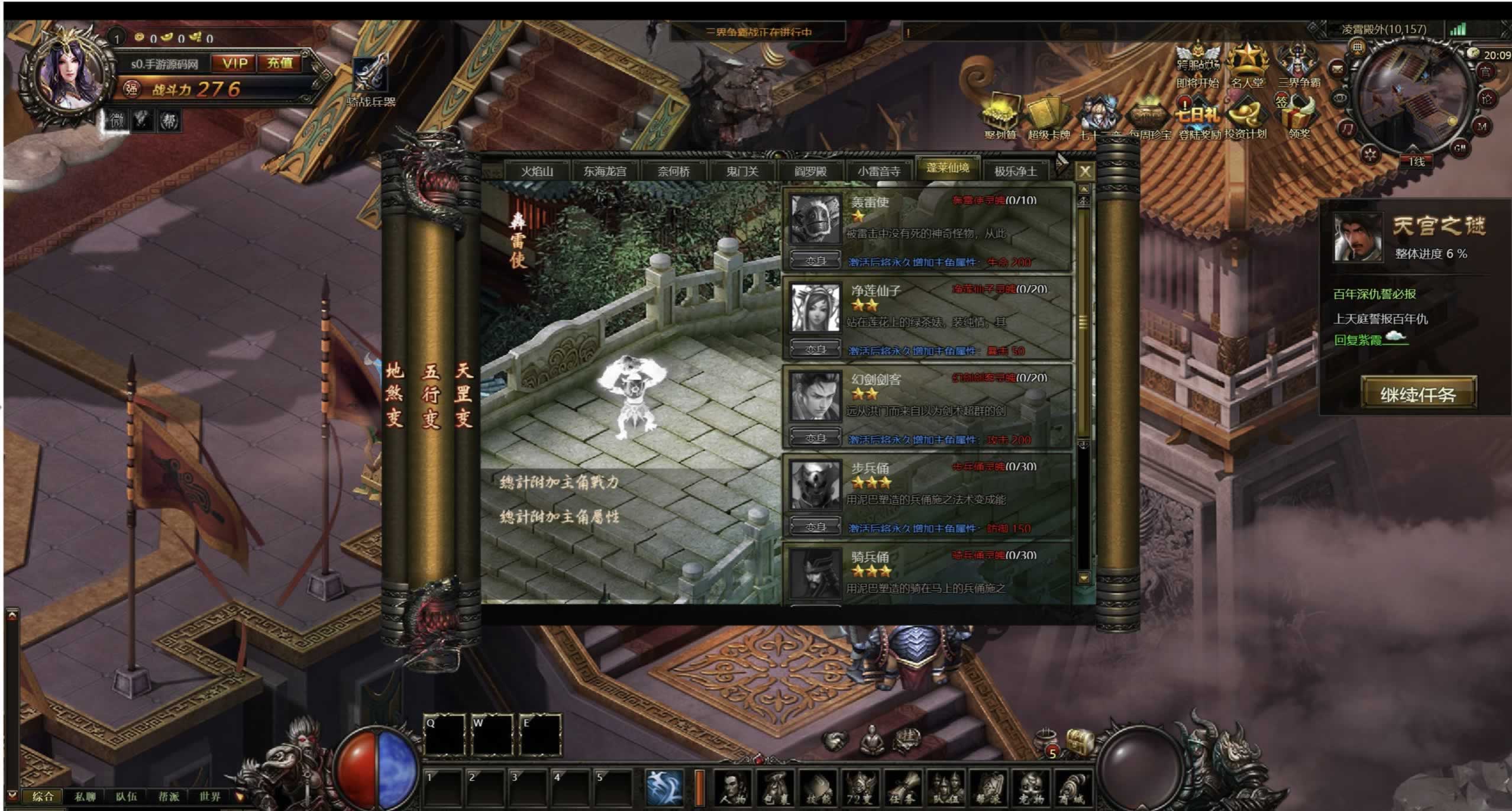The width and height of the screenshot is (1512, 811).
Task: Transform into 幻剑剑客 via its 变身 button
Action: 815,438
